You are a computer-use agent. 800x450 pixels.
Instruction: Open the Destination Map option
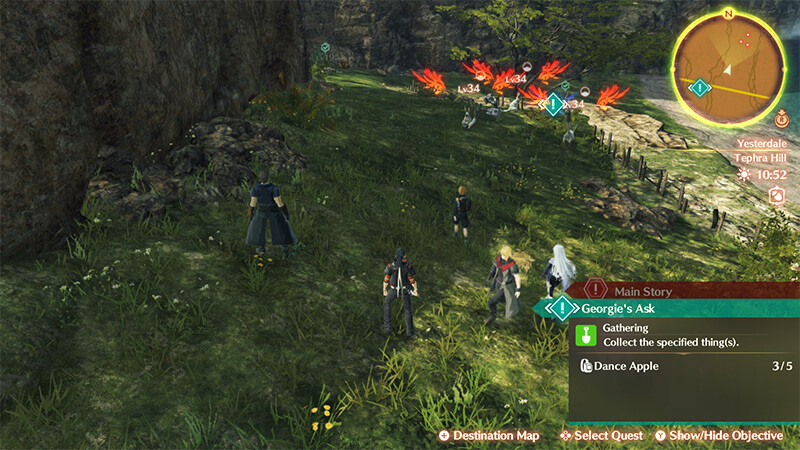click(488, 436)
